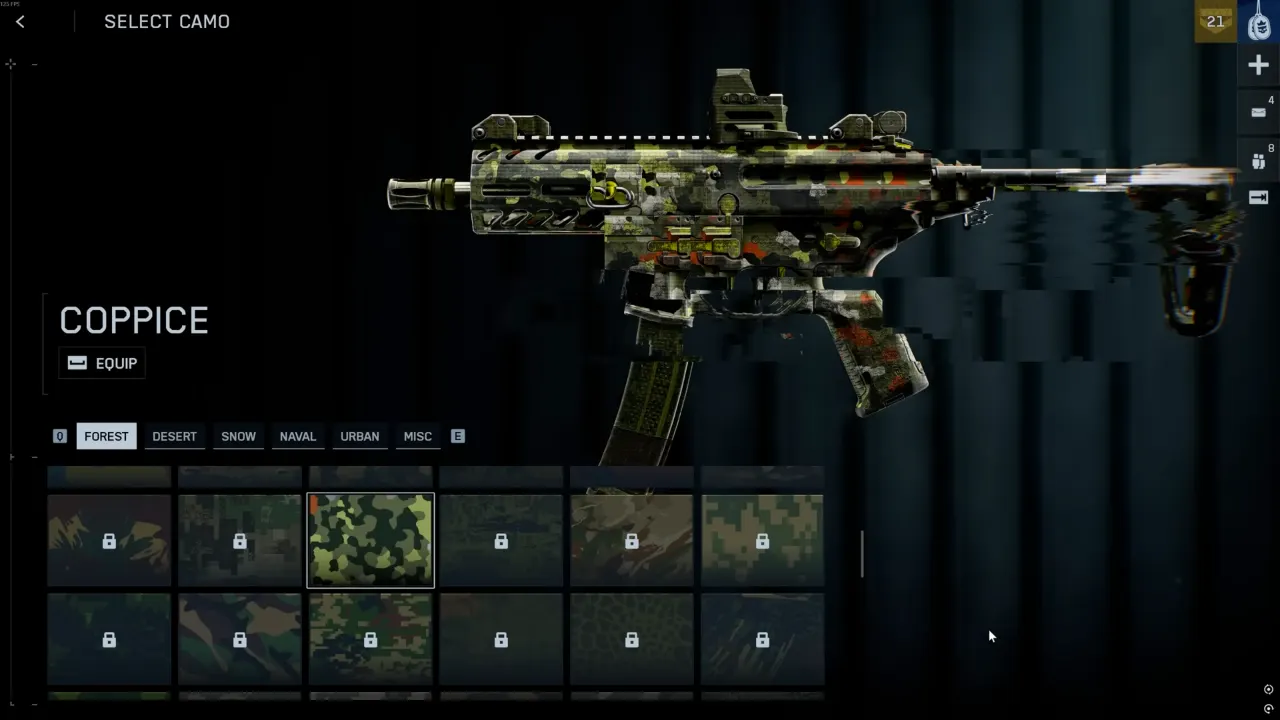Open the Misc camo tab

417,436
